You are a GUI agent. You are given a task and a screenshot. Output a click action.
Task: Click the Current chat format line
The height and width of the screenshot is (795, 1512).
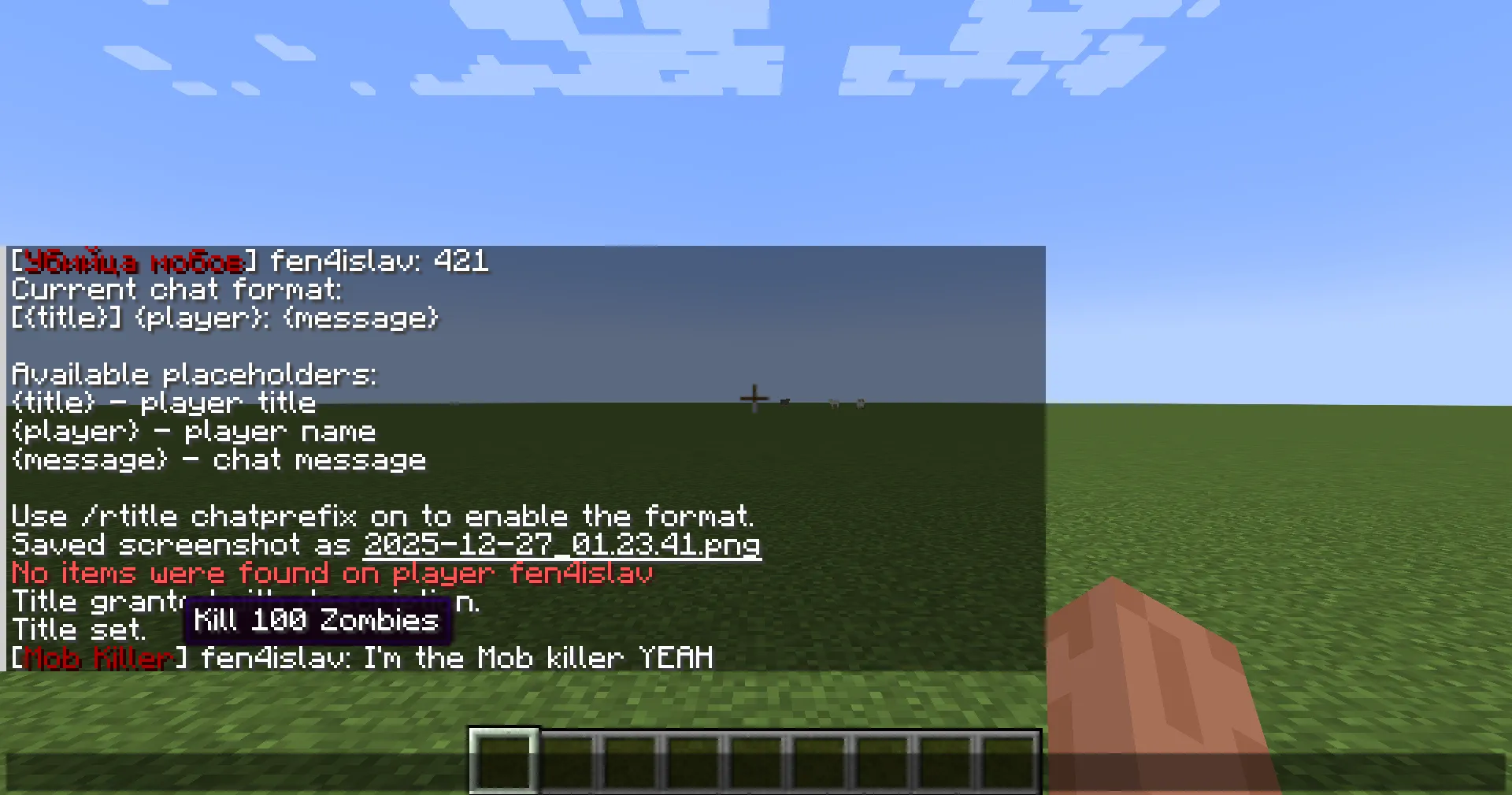click(177, 289)
